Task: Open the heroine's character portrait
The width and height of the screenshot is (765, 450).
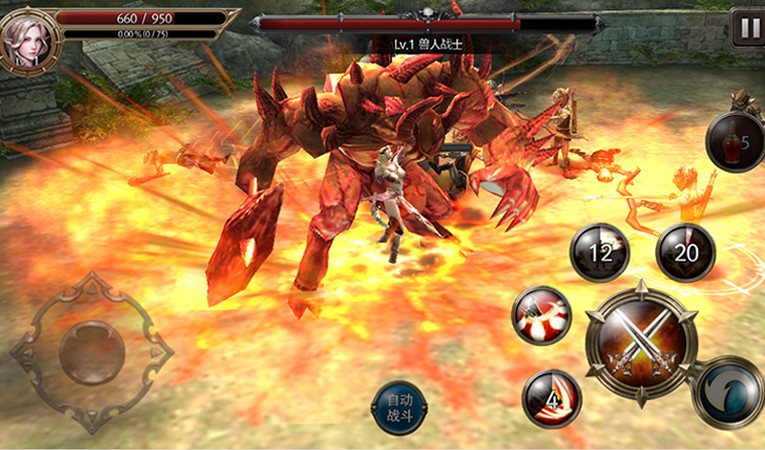Action: [28, 39]
